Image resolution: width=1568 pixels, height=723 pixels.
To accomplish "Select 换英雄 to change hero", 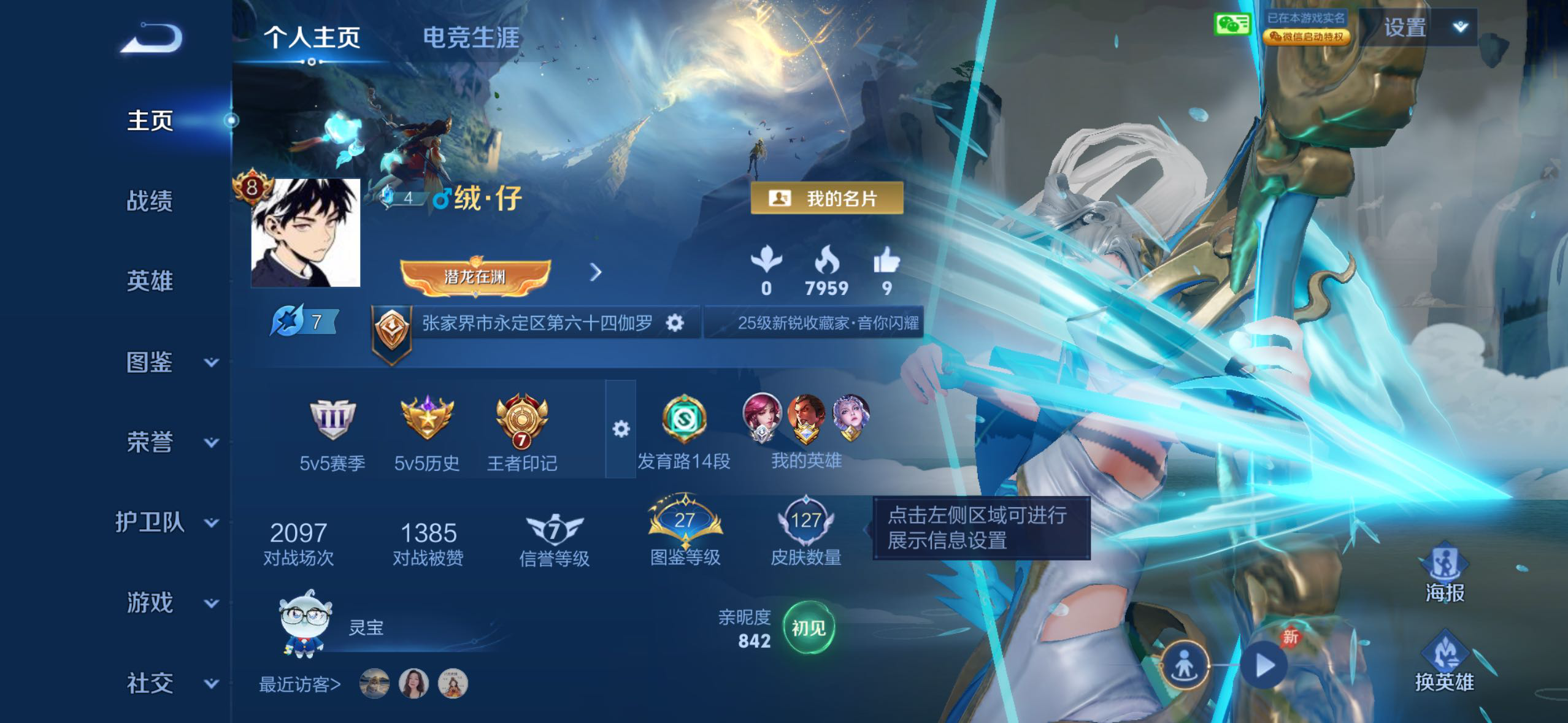I will tap(1444, 662).
